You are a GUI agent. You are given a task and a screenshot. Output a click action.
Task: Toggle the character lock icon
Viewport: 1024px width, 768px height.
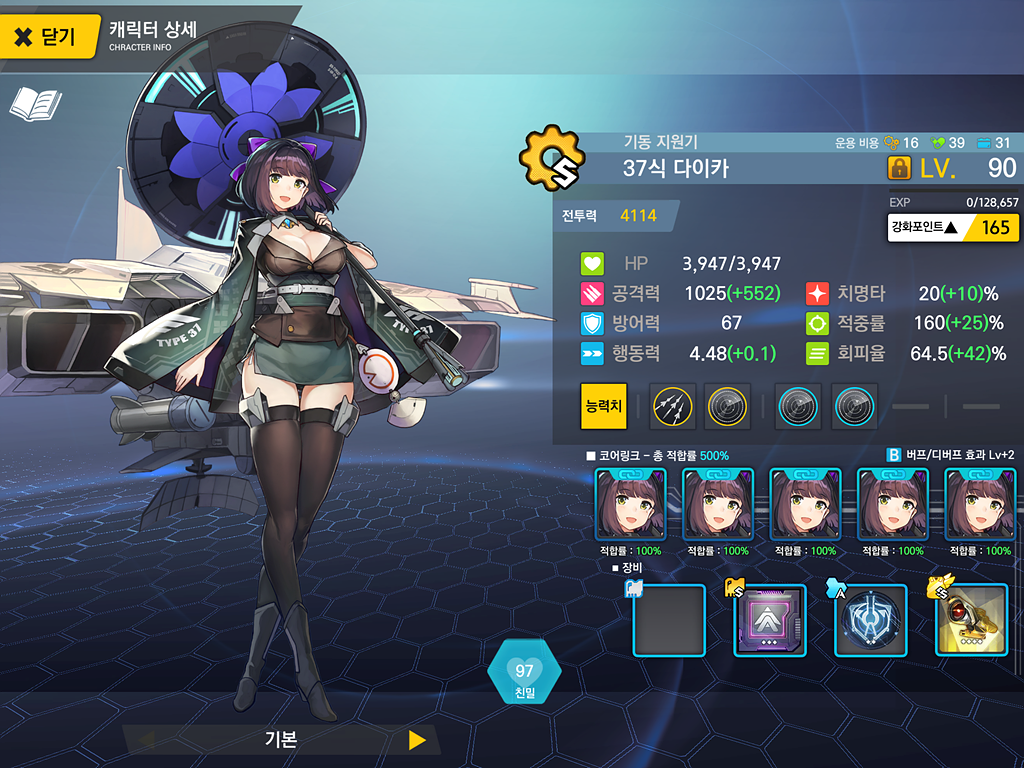(899, 168)
